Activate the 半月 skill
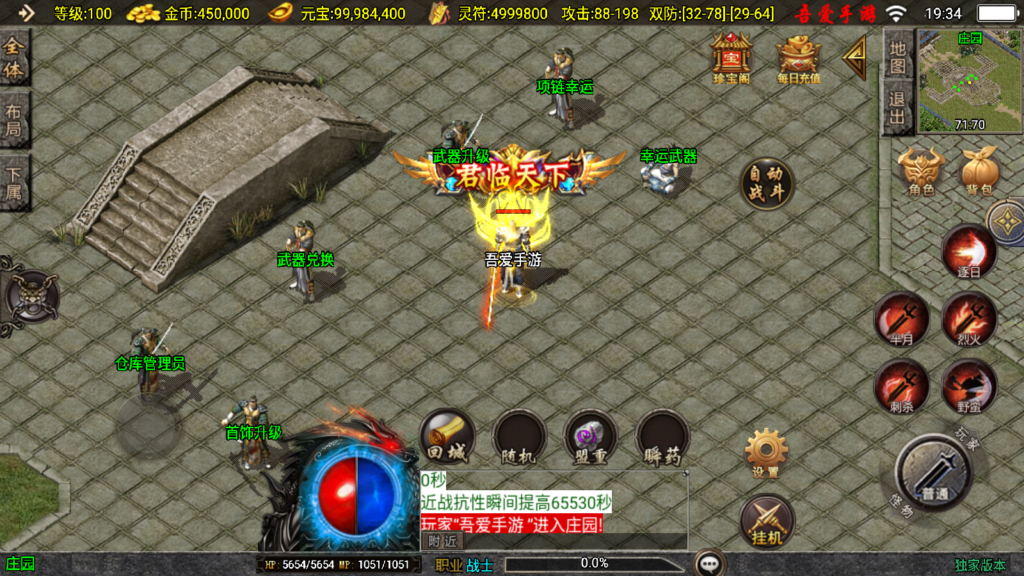Screen dimensions: 1024x576 (x=901, y=320)
